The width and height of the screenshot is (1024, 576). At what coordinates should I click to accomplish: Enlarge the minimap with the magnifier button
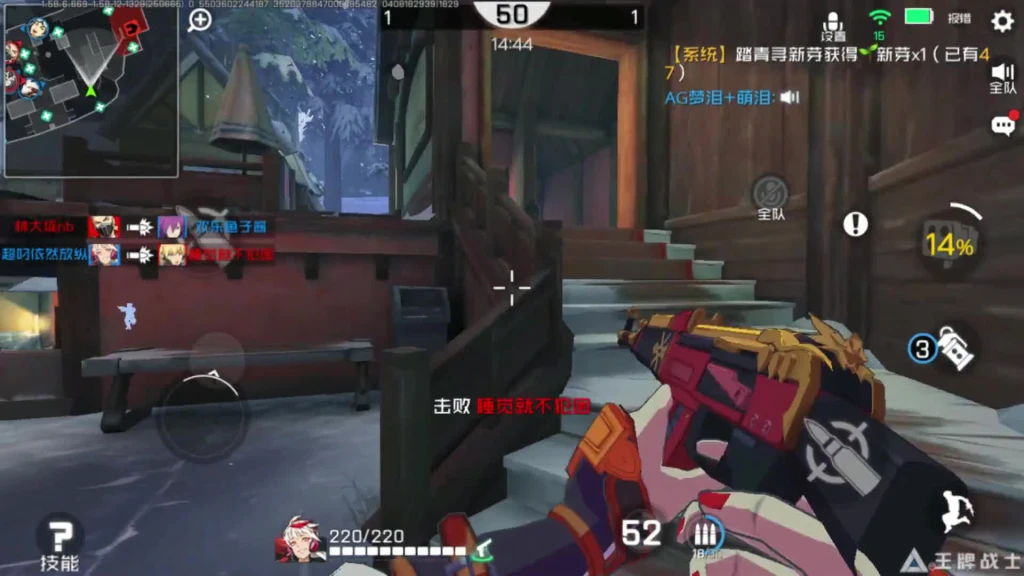pyautogui.click(x=200, y=21)
